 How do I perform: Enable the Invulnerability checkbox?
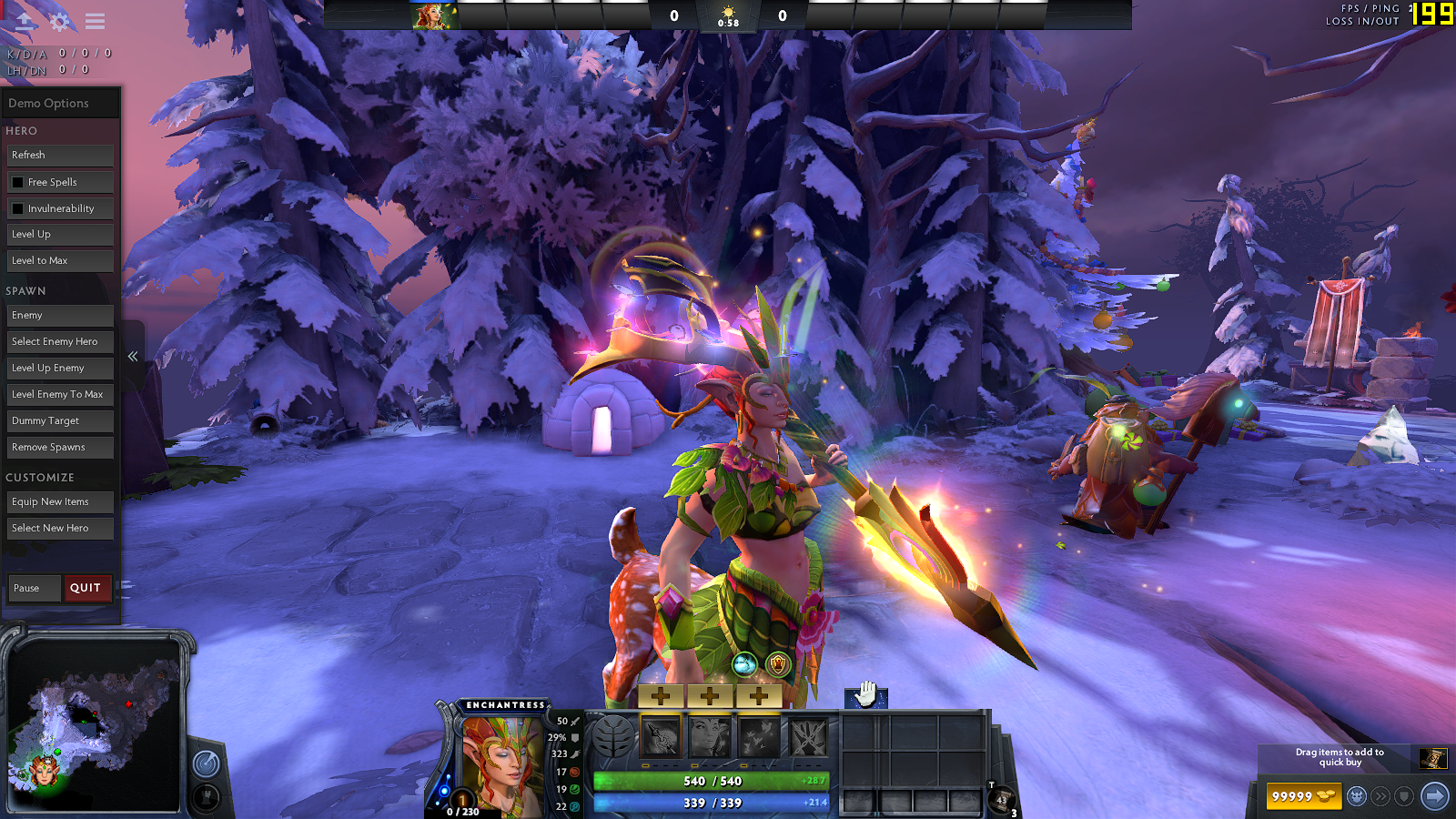pyautogui.click(x=18, y=208)
